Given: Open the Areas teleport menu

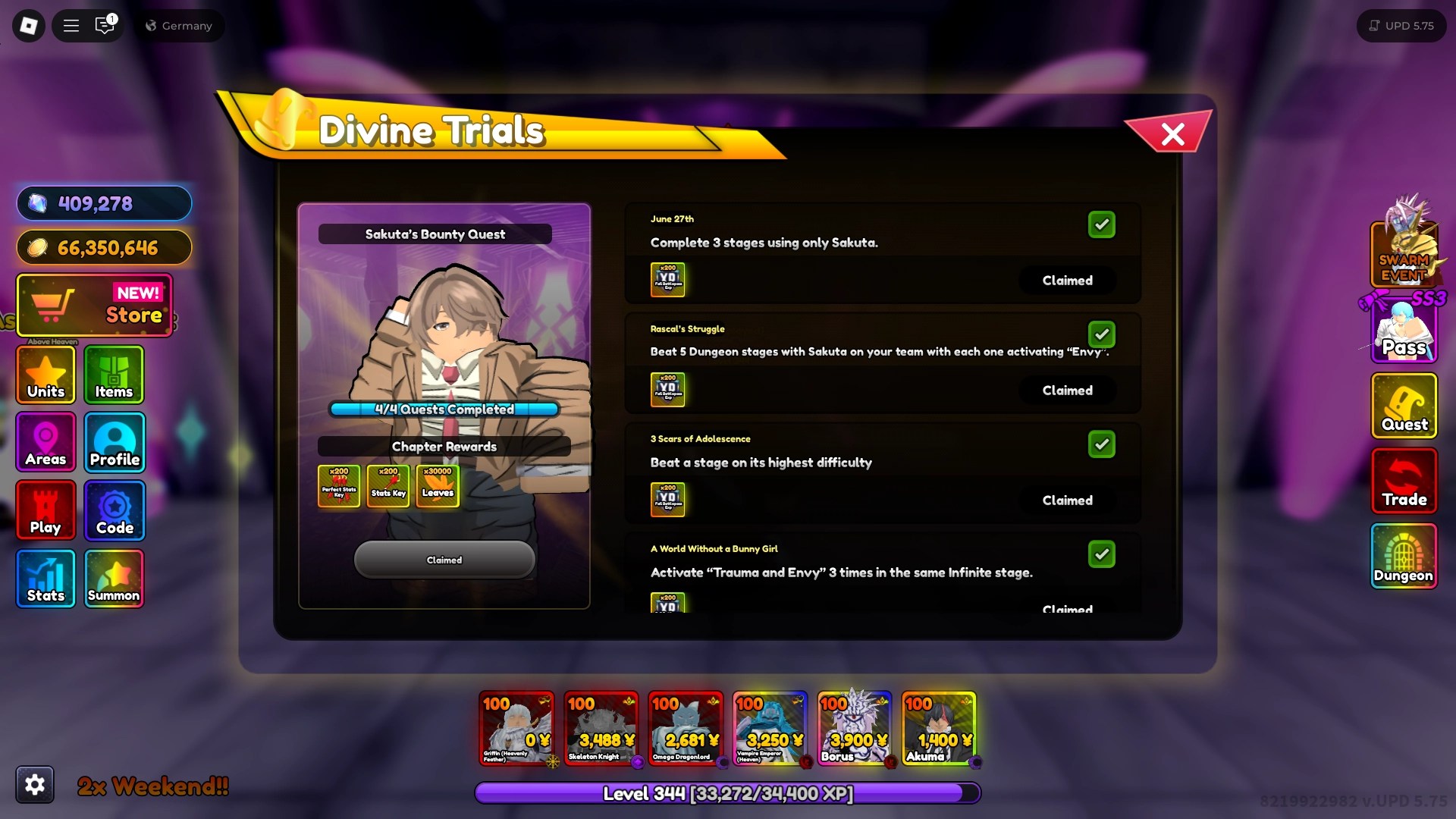Looking at the screenshot, I should 45,442.
